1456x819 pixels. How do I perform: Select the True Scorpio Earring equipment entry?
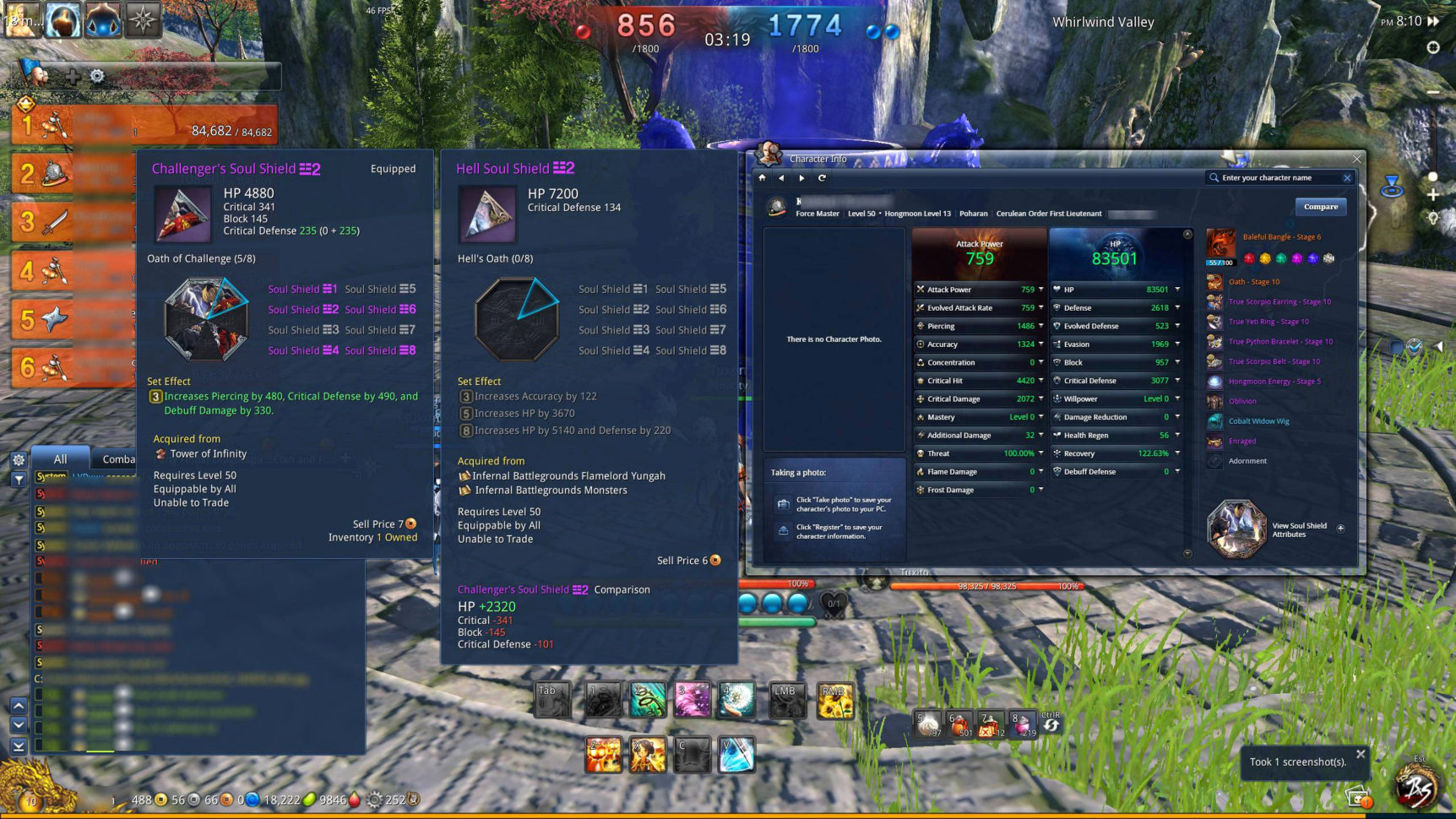[1279, 301]
